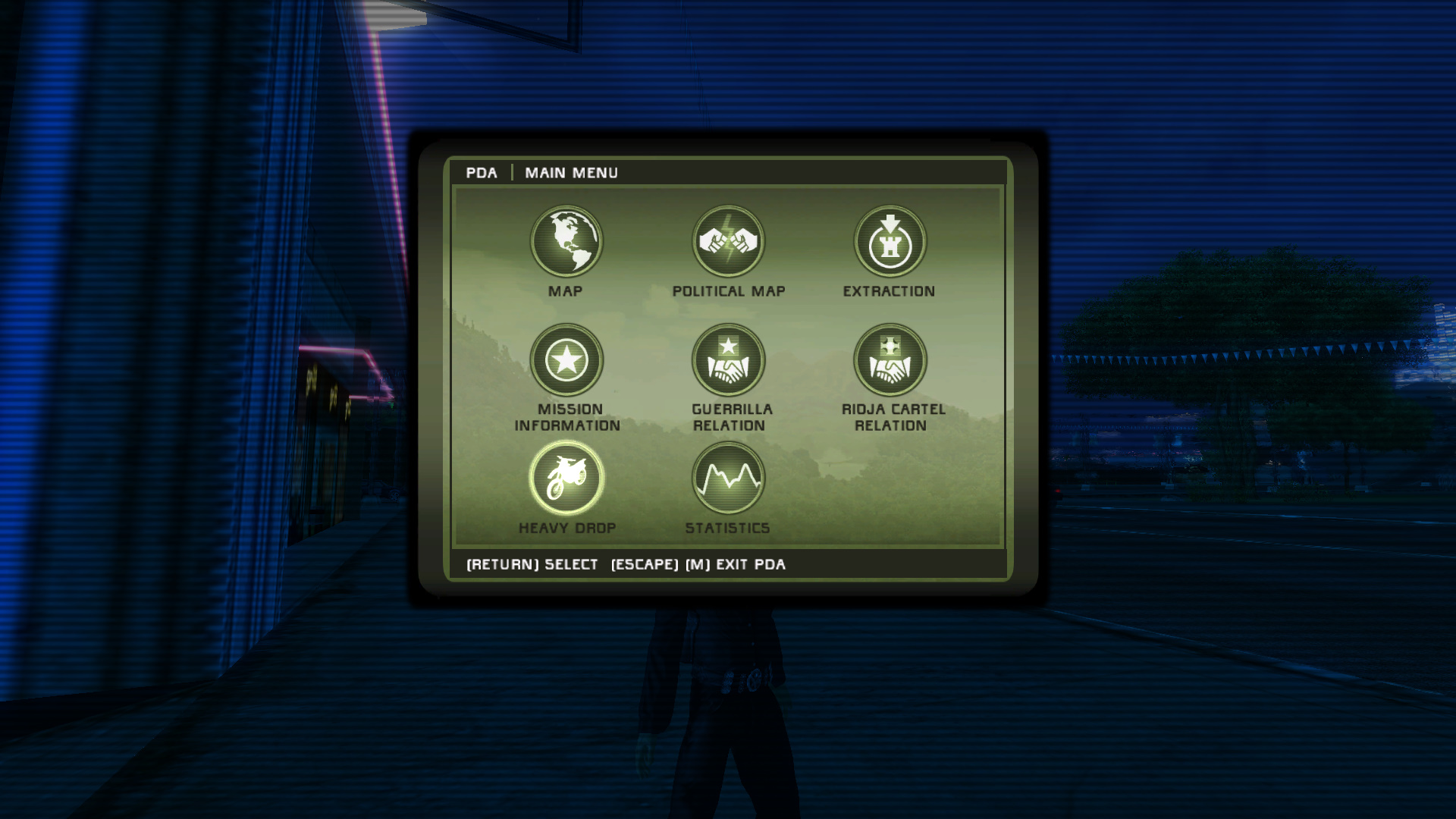Click the POLITICAL MAP text label
Screen dimensions: 1456x819
coord(728,290)
